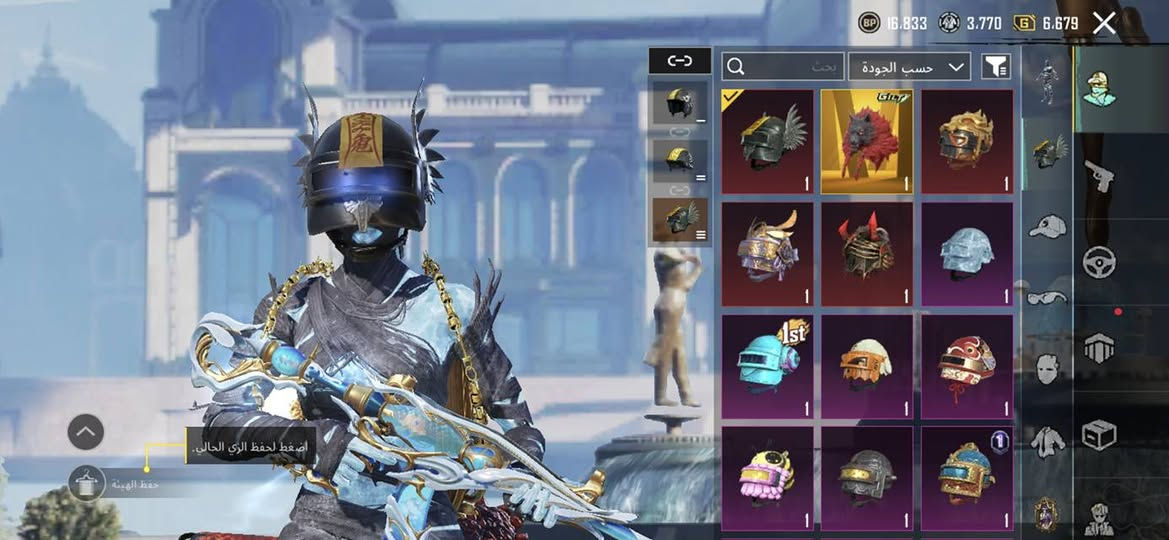Open the steering wheel vehicle category
The width and height of the screenshot is (1169, 540).
click(1100, 262)
